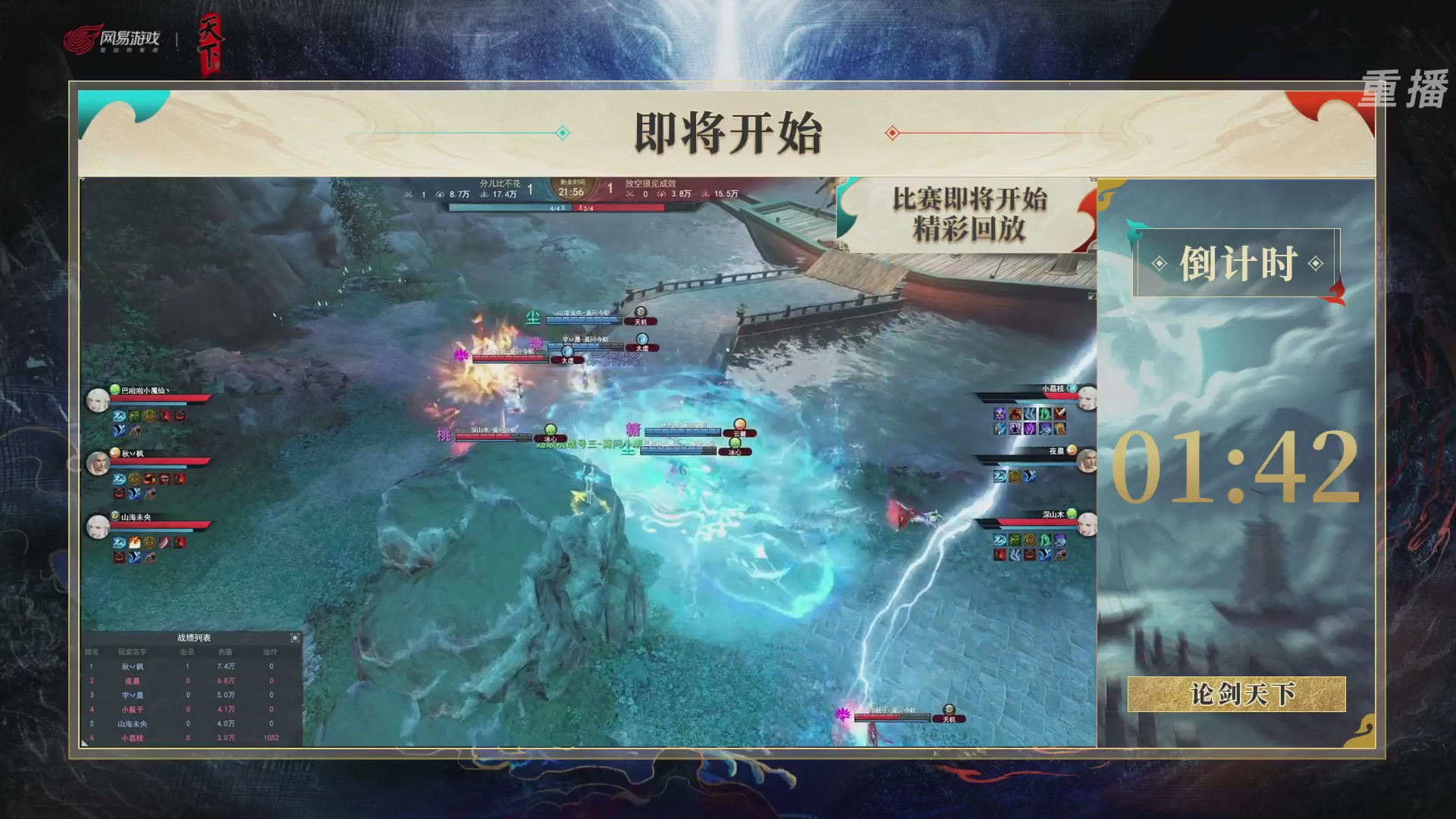The height and width of the screenshot is (819, 1456).
Task: Click the 4/4 capture progress bar
Action: pos(554,208)
